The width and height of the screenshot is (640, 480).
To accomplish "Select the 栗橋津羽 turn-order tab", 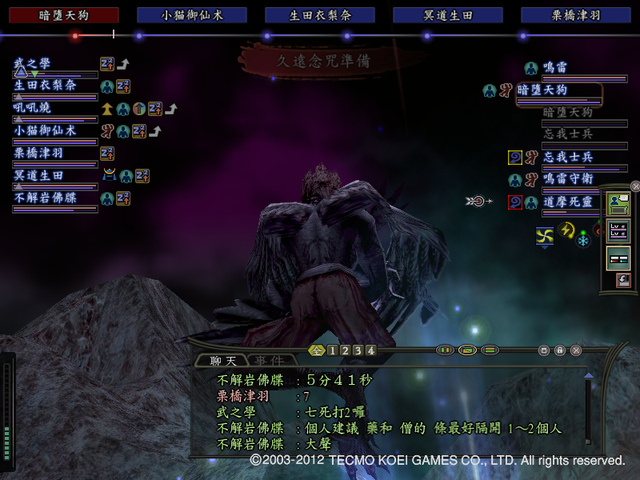I will point(576,15).
